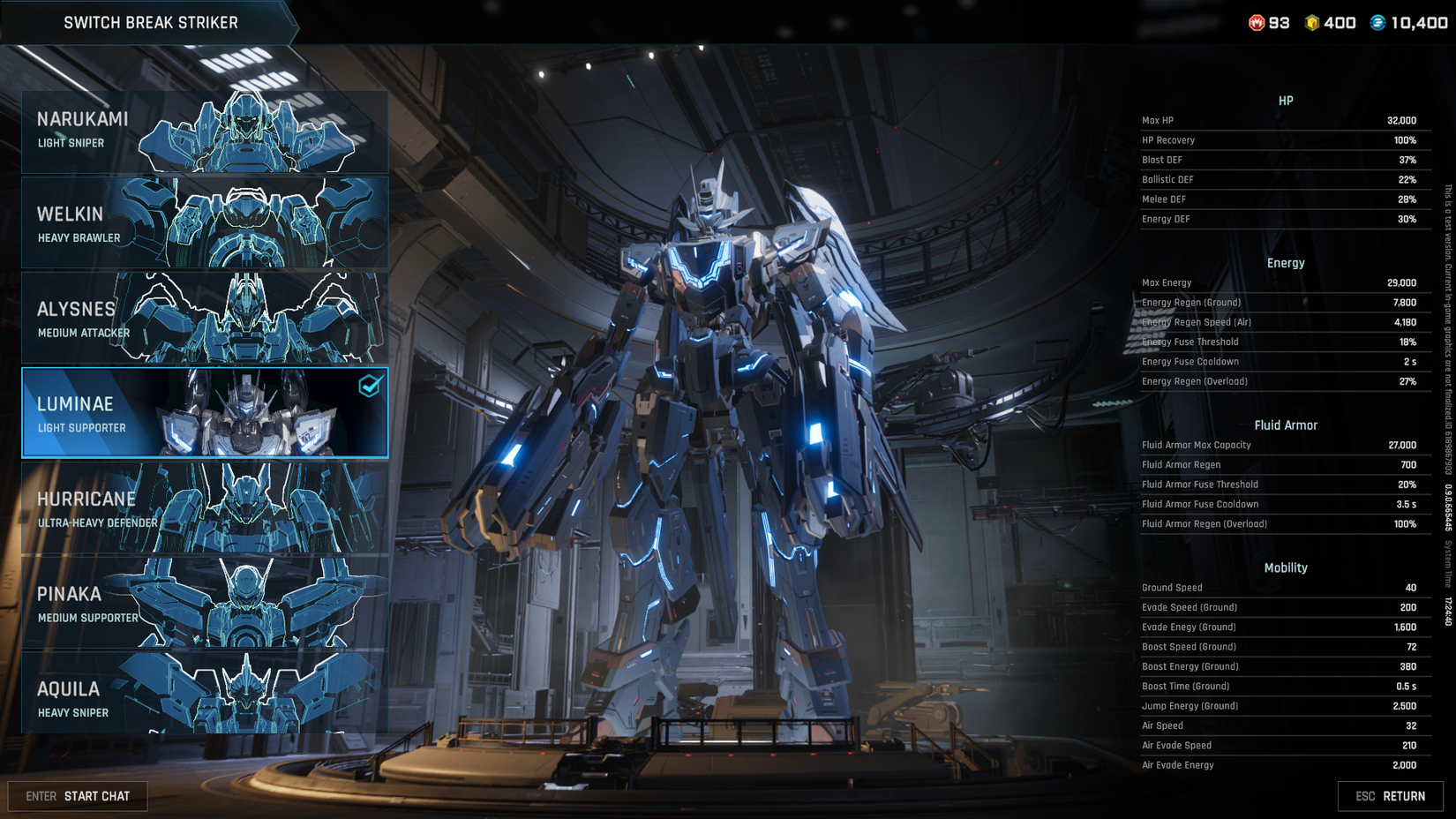The image size is (1456, 819).
Task: Click the Fluid Armor section header
Action: (1286, 425)
